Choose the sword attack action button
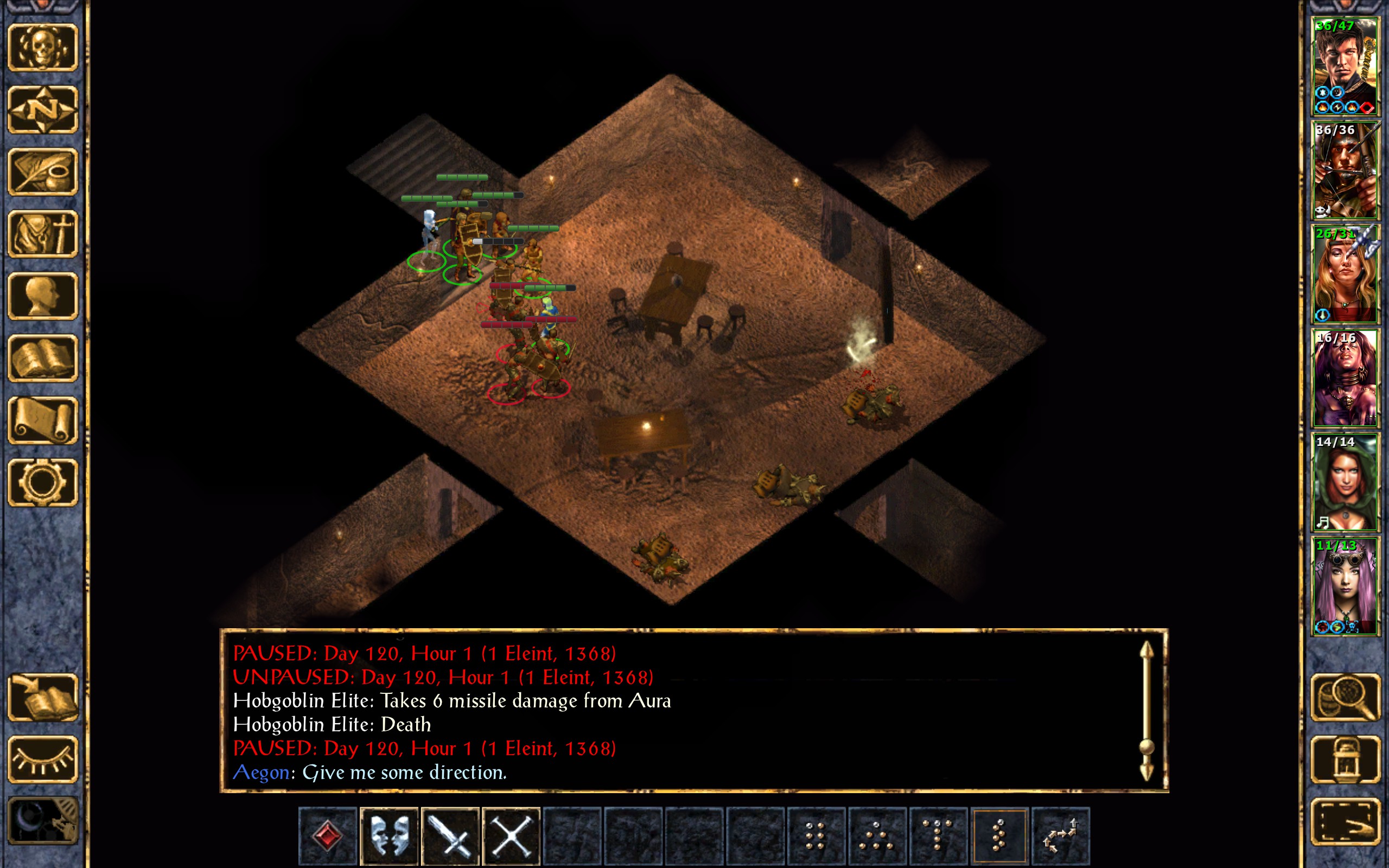This screenshot has height=868, width=1389. (450, 836)
